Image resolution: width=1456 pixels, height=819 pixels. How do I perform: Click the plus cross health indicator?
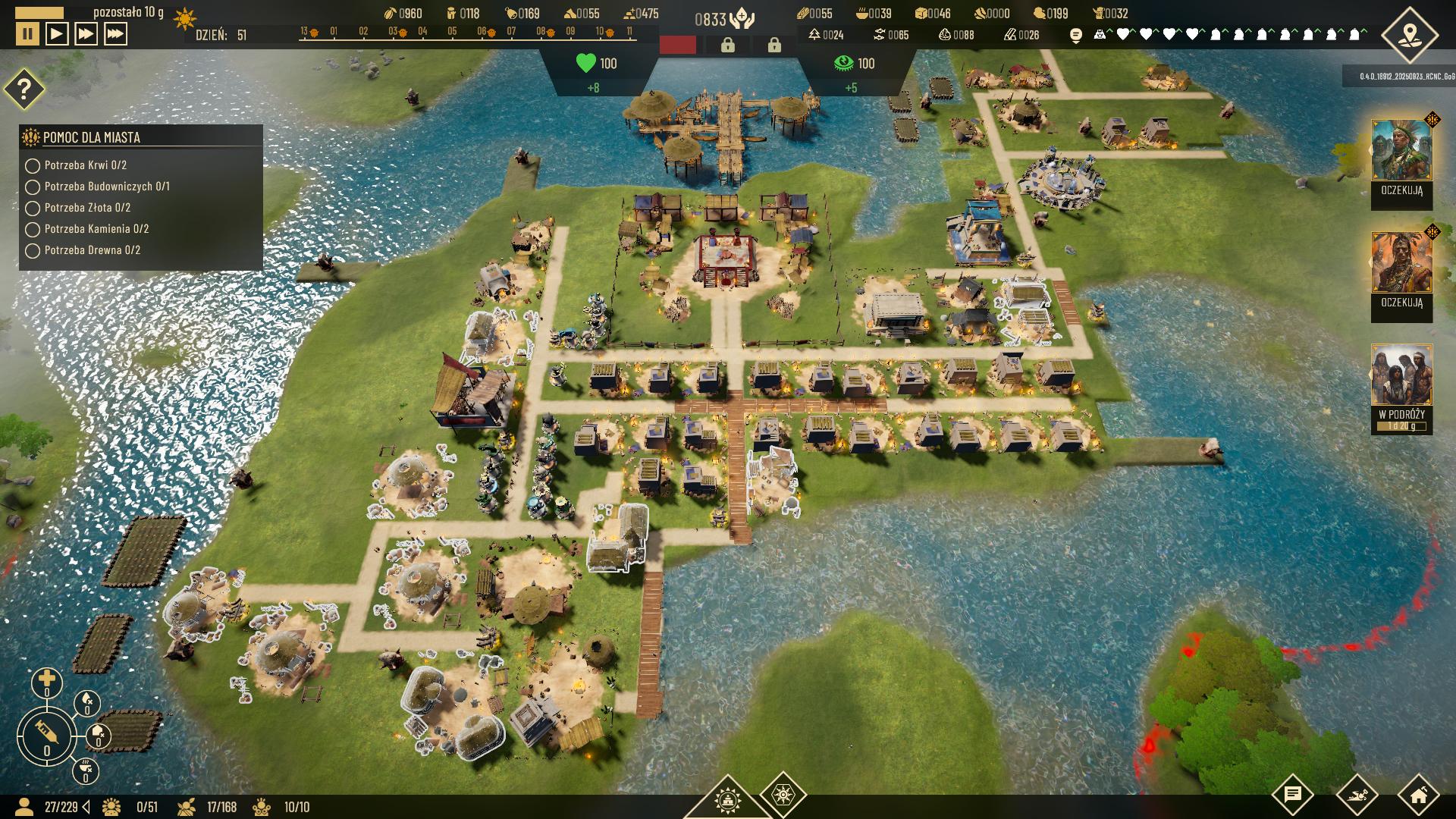click(x=46, y=681)
